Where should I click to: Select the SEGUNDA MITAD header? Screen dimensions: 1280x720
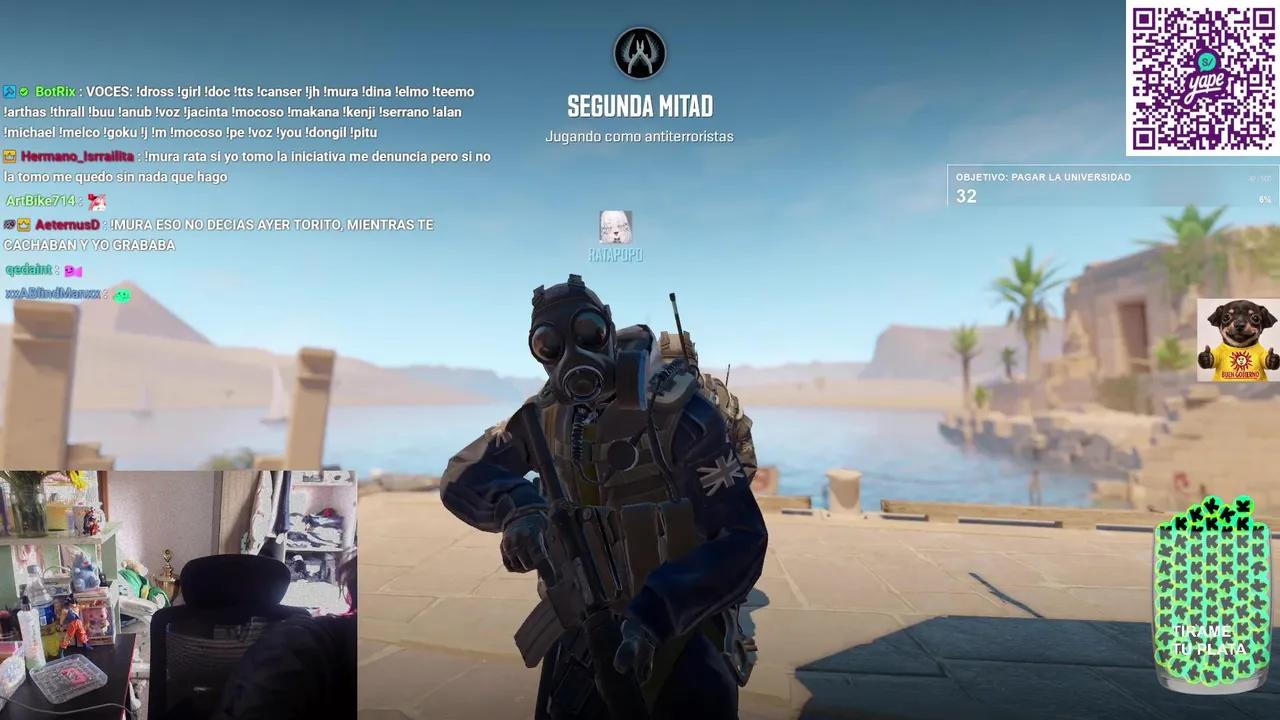640,107
